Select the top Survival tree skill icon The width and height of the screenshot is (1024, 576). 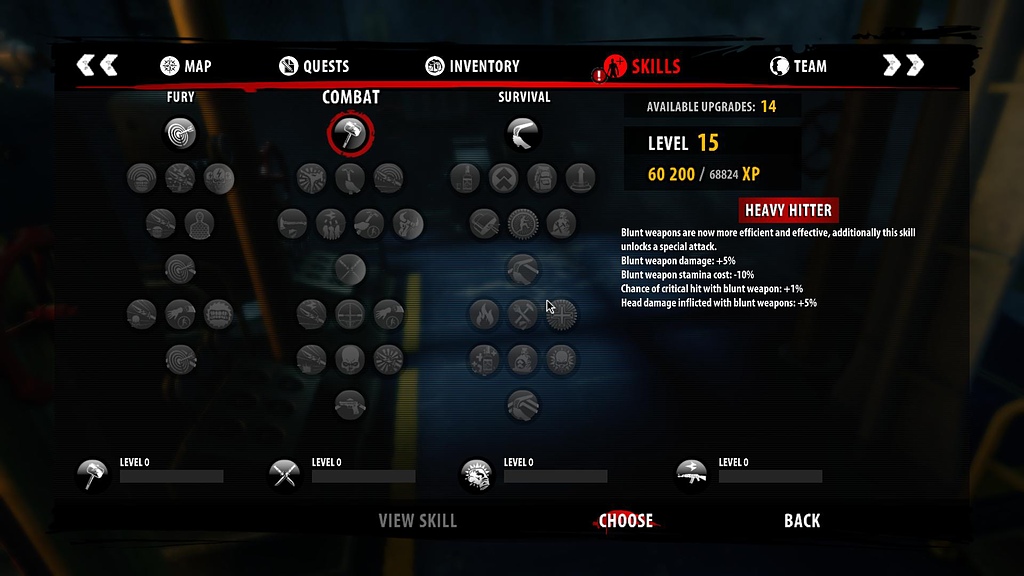[522, 133]
